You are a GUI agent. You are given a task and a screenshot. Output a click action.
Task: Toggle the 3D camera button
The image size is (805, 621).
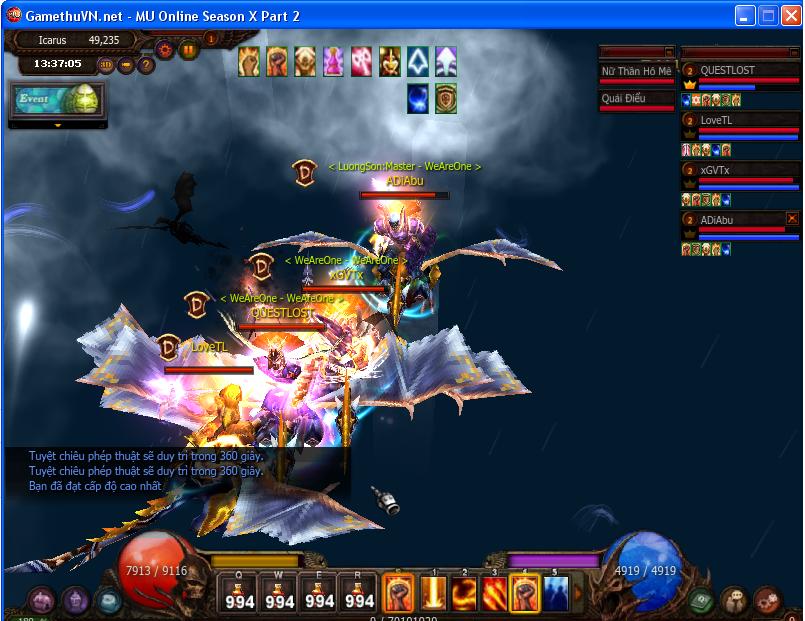click(106, 65)
